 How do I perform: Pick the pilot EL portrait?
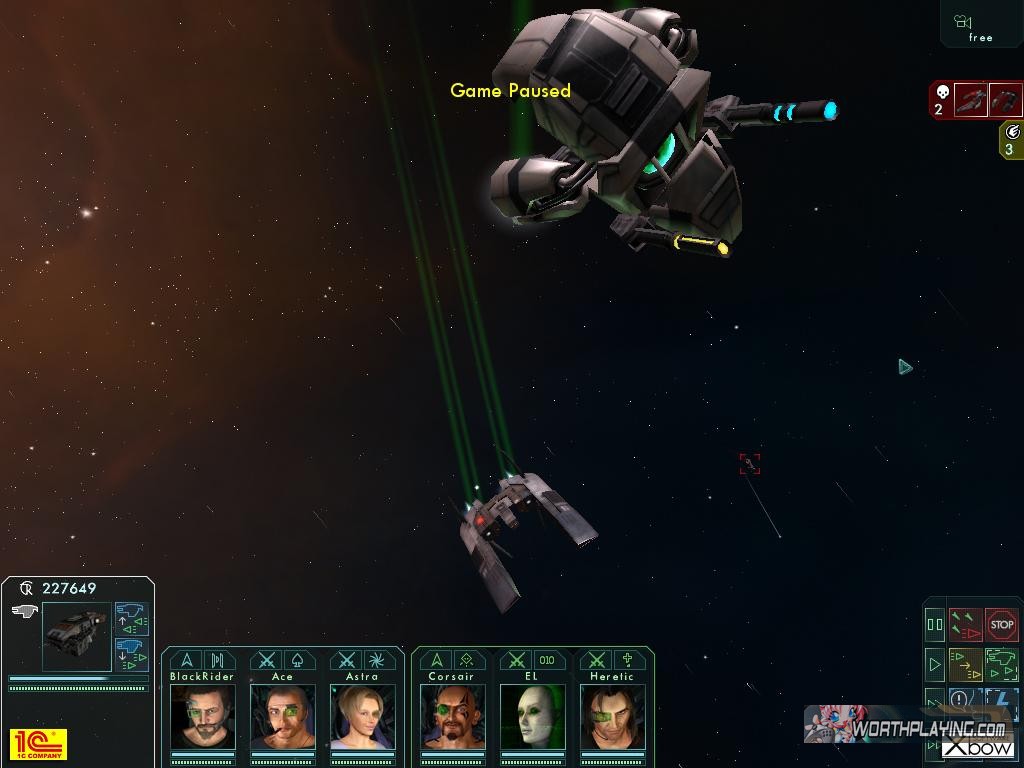tap(532, 716)
